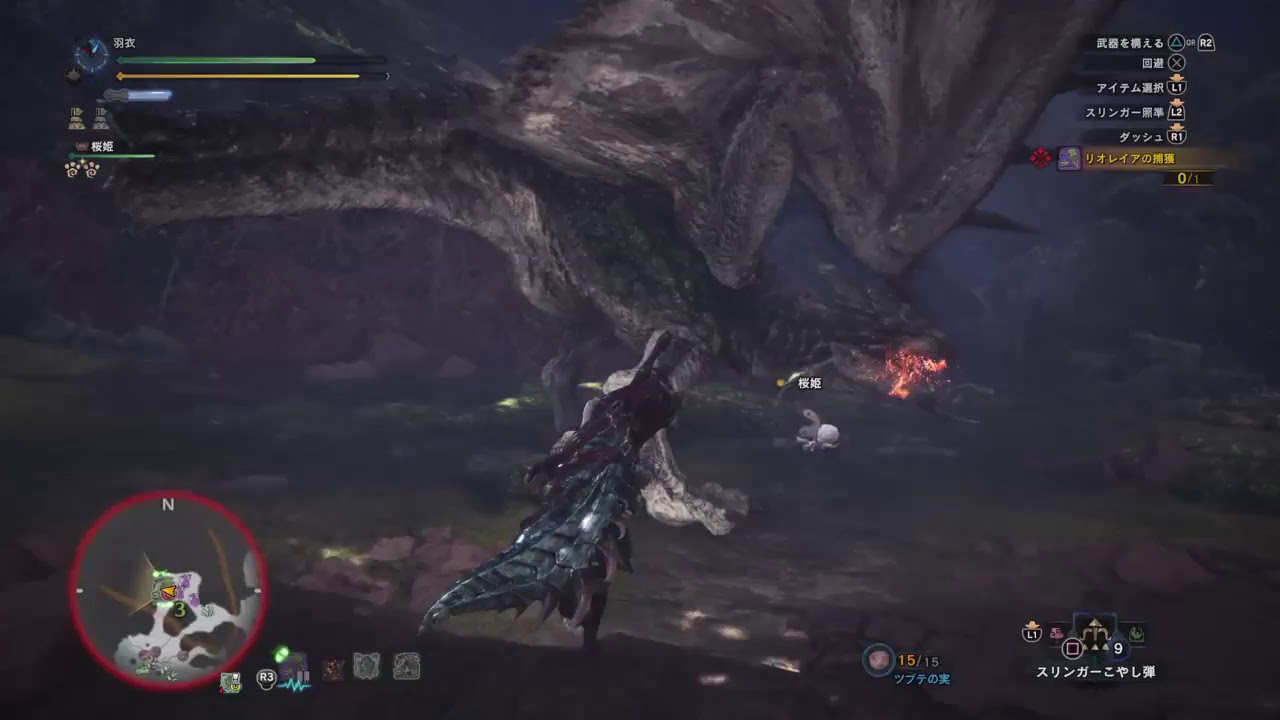
Task: Click the pink ammo icon left of slinger selector
Action: [x=1056, y=633]
